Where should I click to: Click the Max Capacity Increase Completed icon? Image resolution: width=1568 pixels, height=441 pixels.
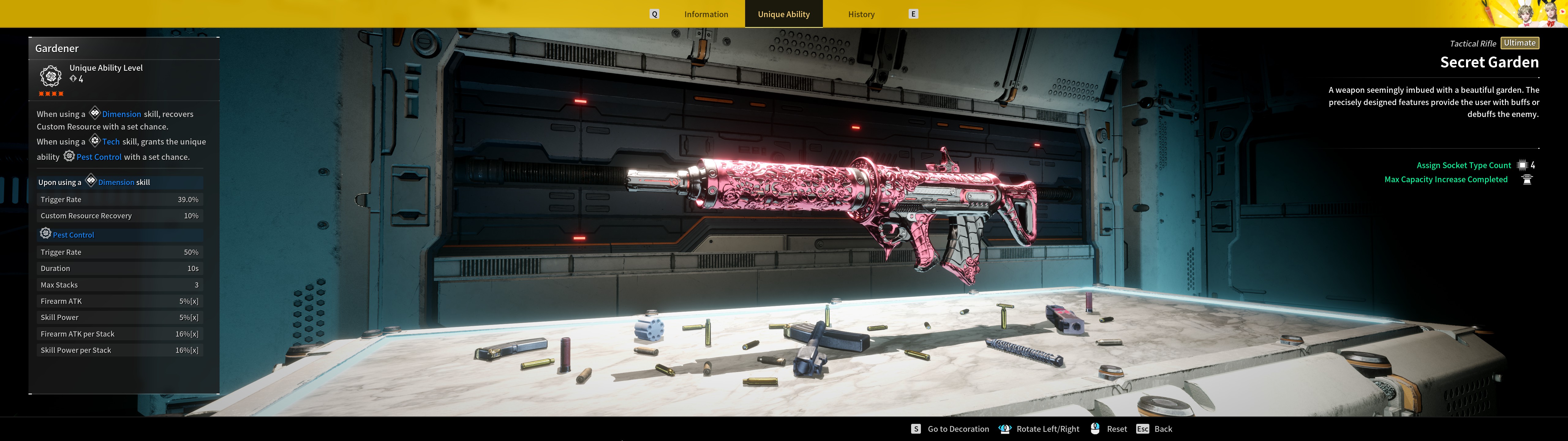pyautogui.click(x=1527, y=179)
